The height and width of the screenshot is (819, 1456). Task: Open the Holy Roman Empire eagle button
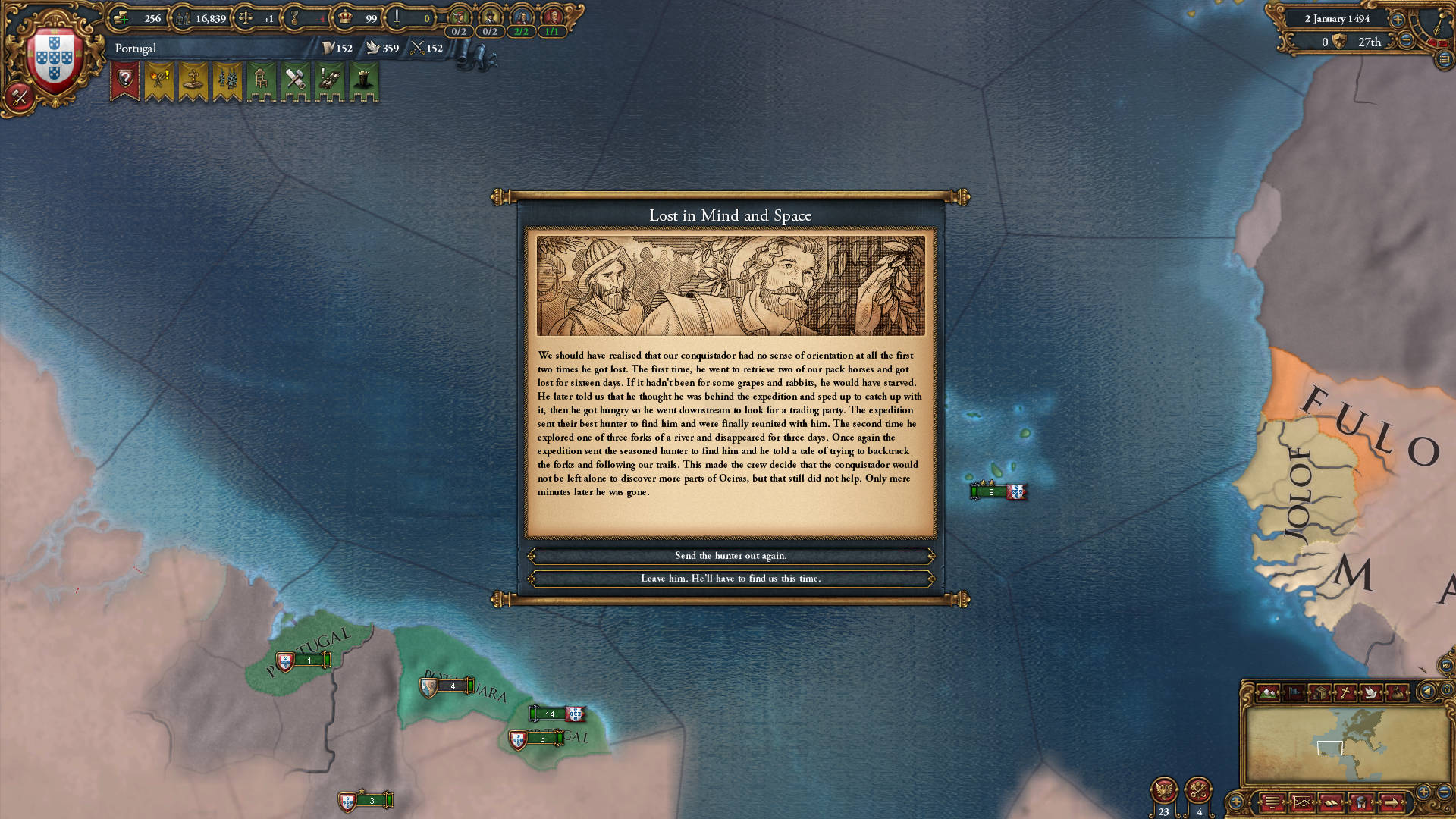pos(1163,791)
